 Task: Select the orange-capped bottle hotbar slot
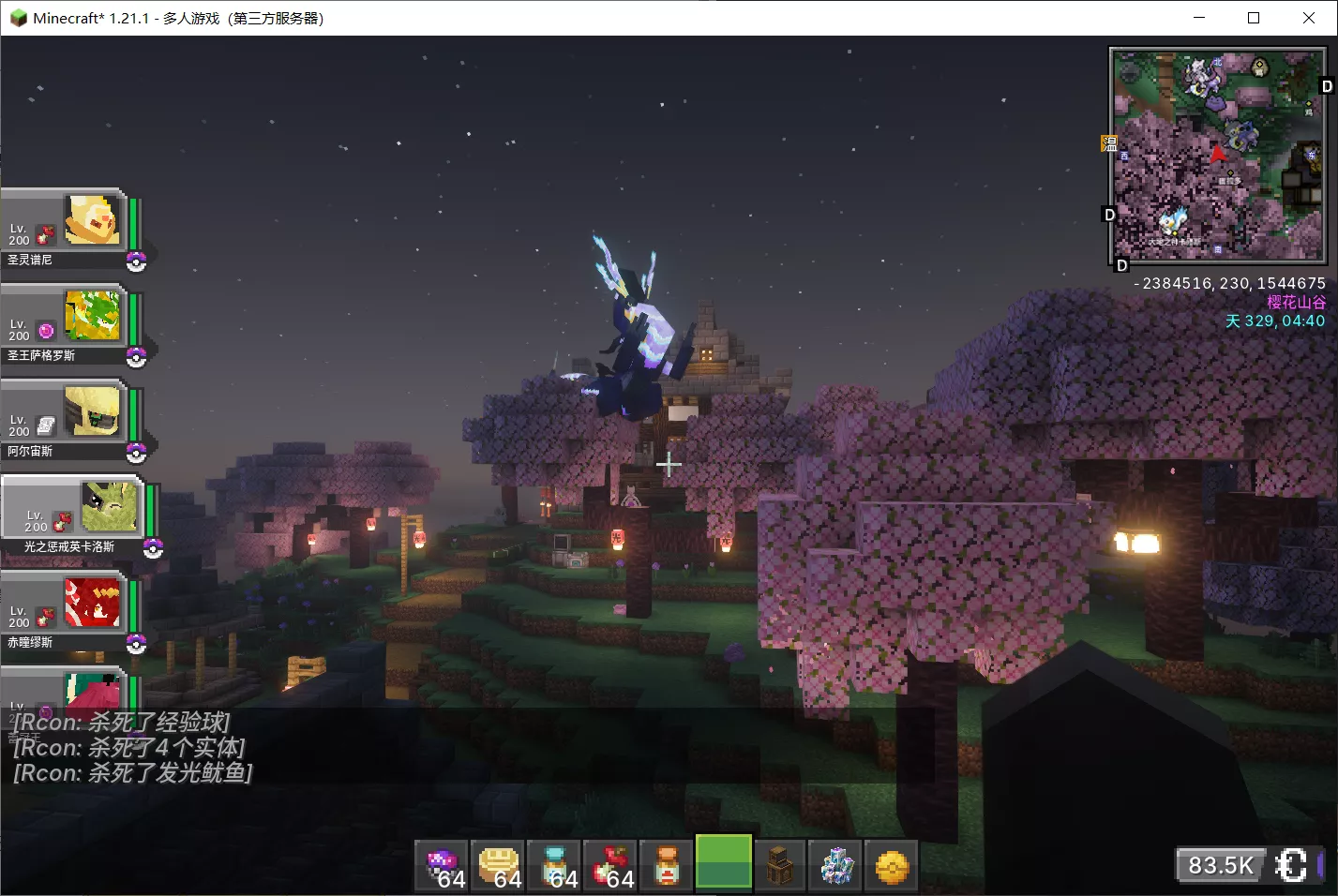668,865
